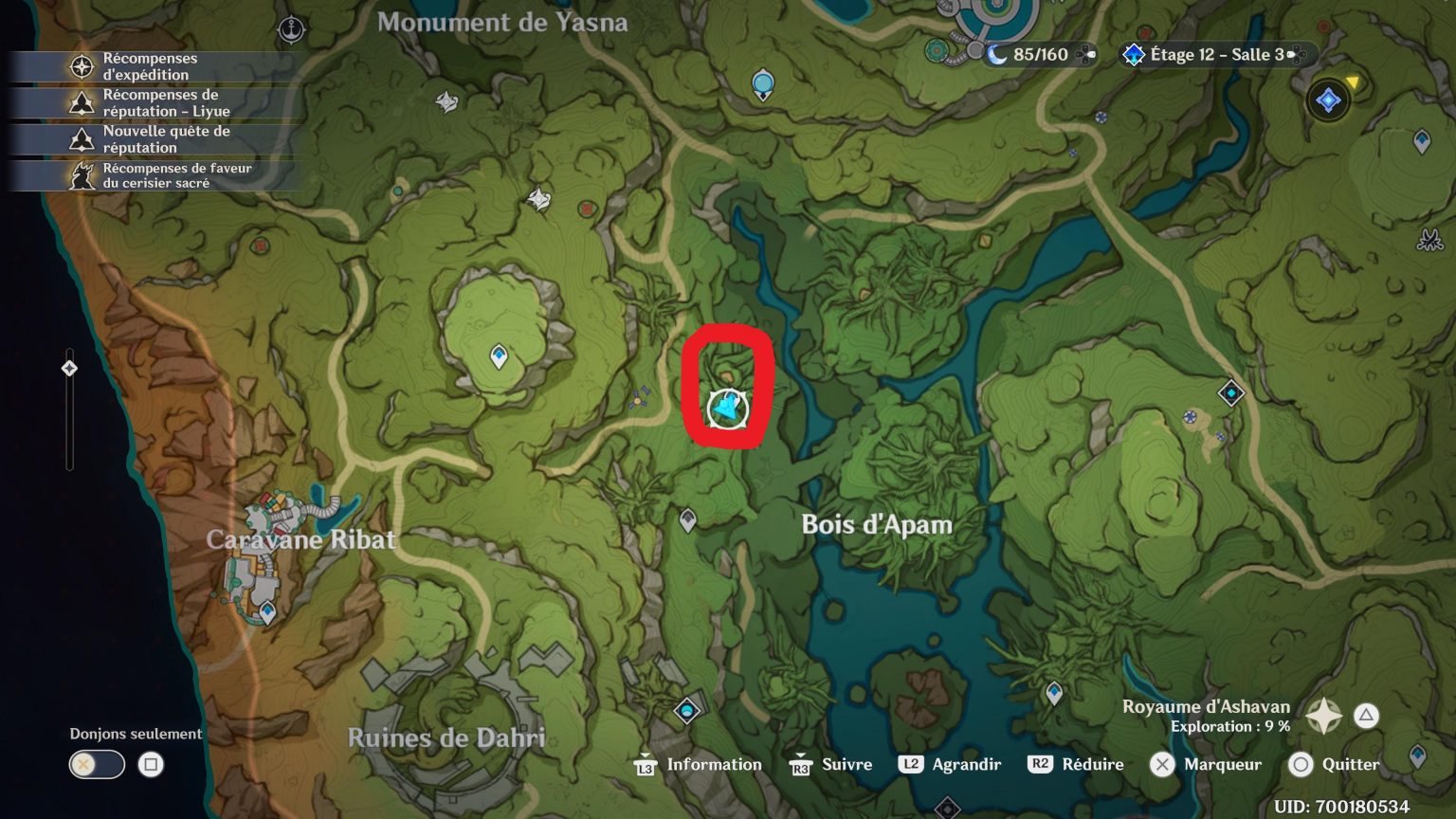Select the Nouvelle quête de réputation notification

click(152, 139)
